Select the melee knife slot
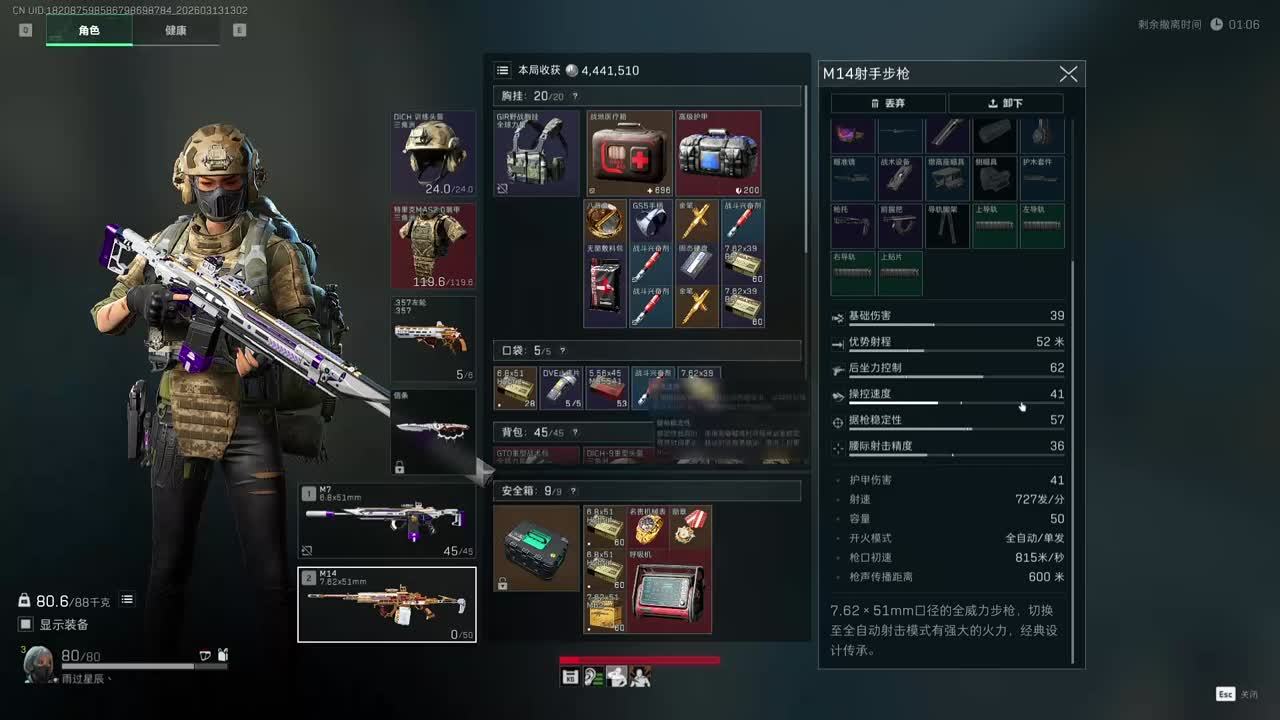The width and height of the screenshot is (1280, 720). tap(433, 431)
